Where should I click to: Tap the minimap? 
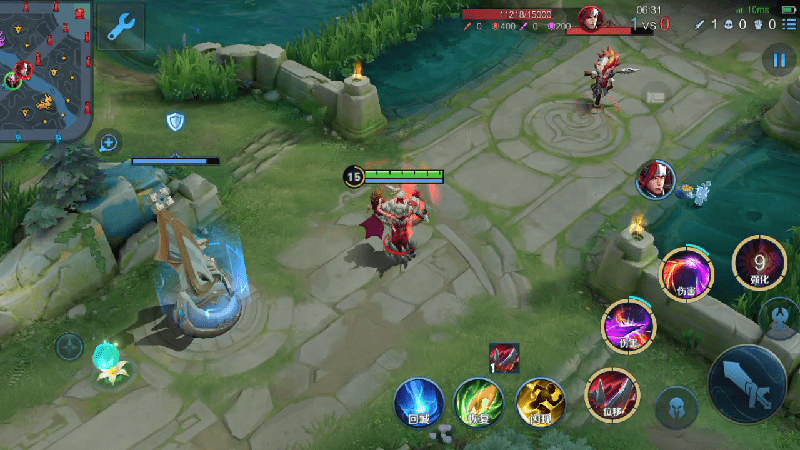coord(46,70)
